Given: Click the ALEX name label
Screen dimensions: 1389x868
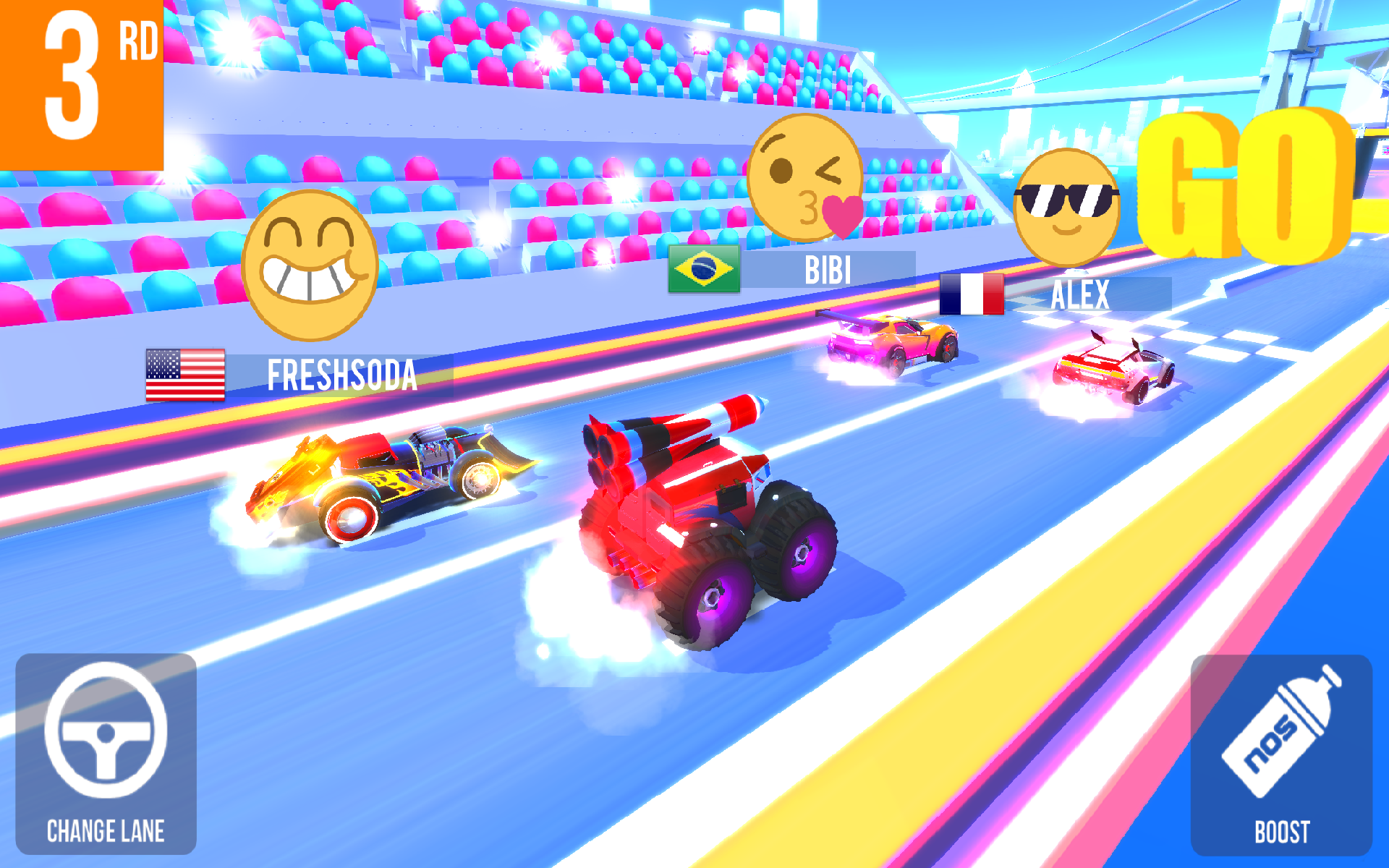Looking at the screenshot, I should click(1082, 294).
